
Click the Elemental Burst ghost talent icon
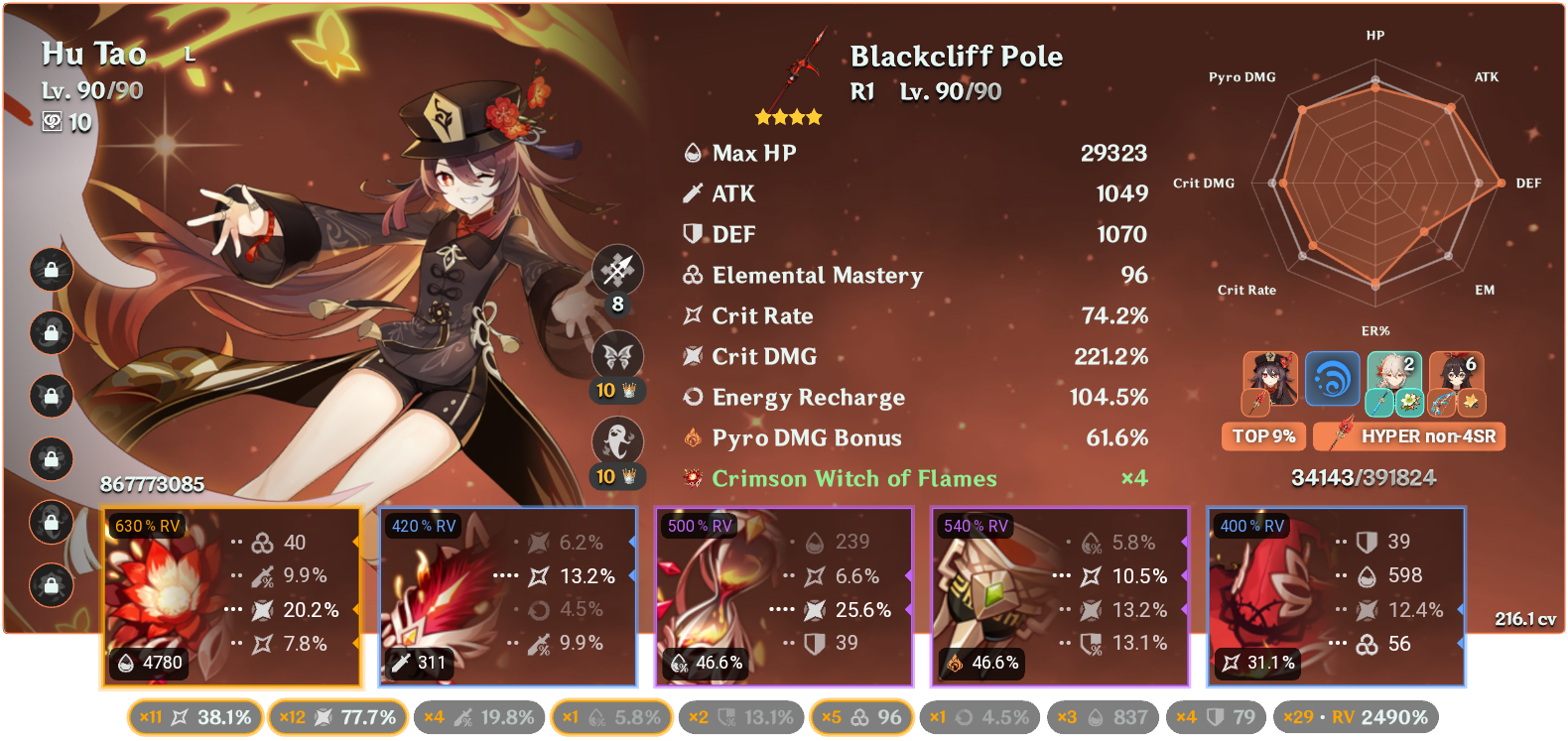click(617, 439)
